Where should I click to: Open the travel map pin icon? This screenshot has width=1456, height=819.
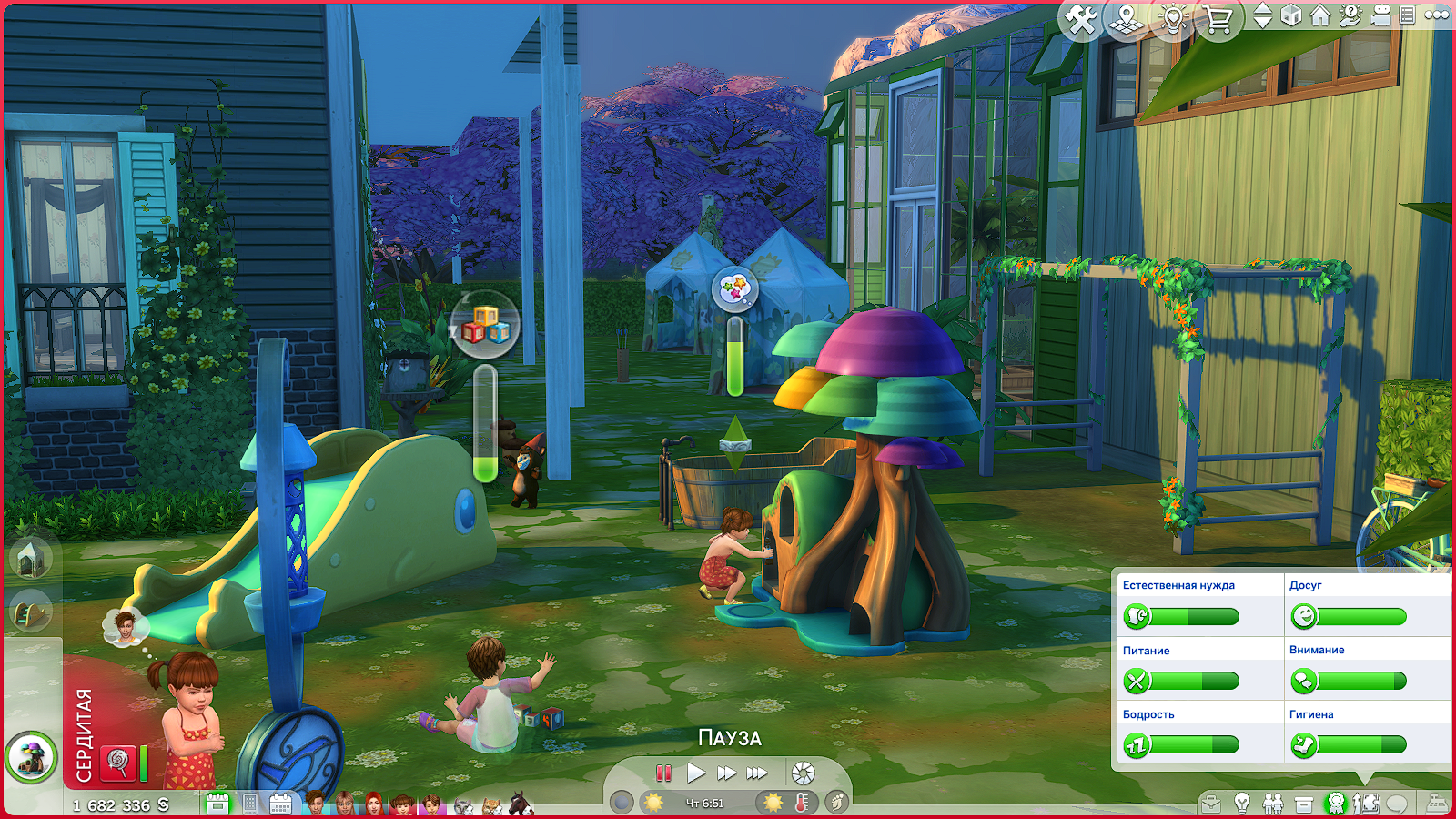pyautogui.click(x=1127, y=19)
